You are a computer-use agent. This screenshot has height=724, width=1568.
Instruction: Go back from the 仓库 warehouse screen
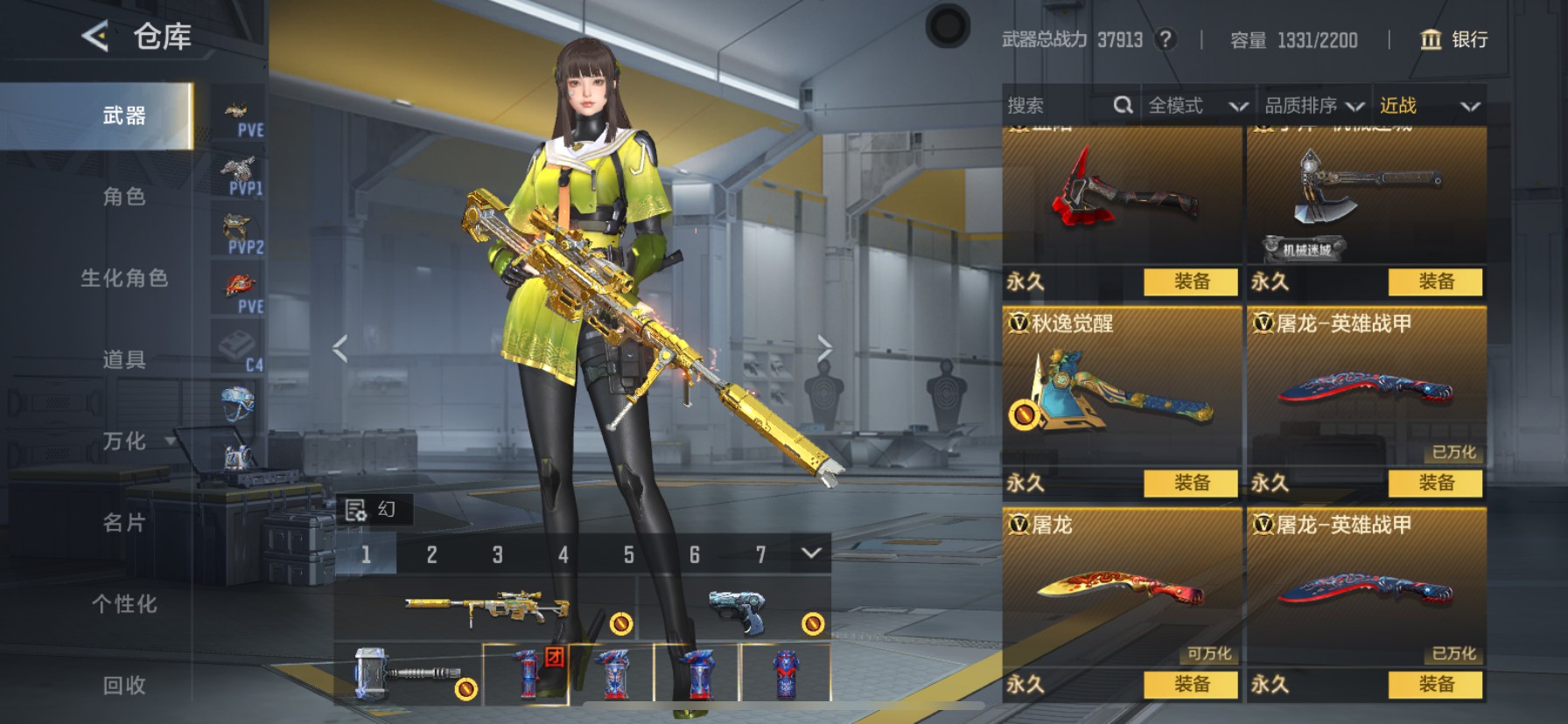[95, 37]
